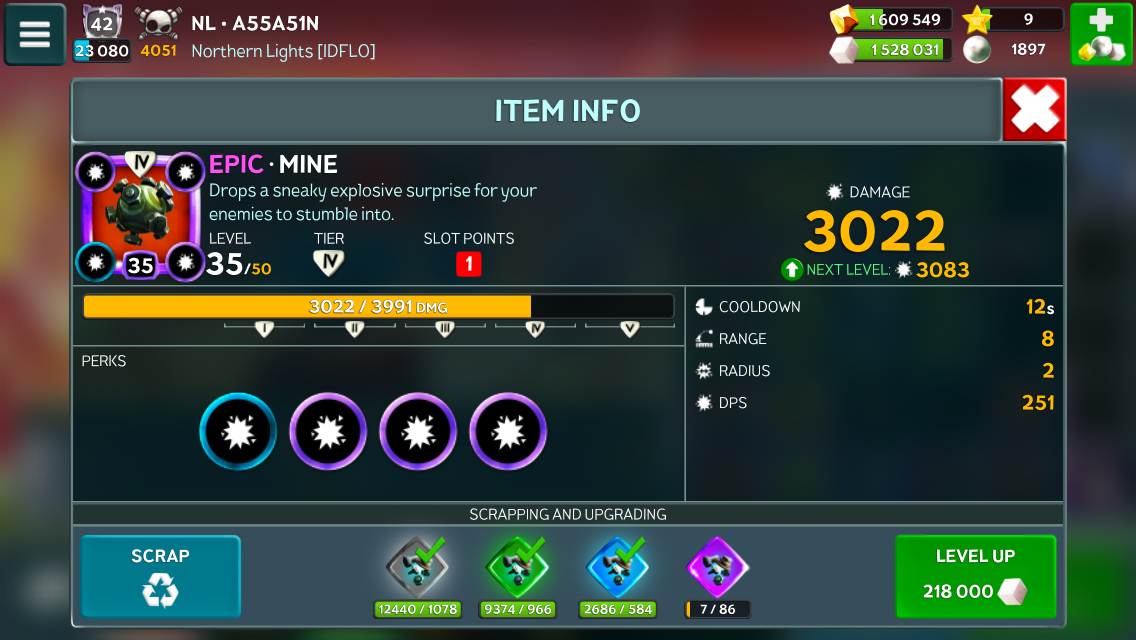
Task: Select the green uncommon mine parts icon
Action: pos(517,566)
